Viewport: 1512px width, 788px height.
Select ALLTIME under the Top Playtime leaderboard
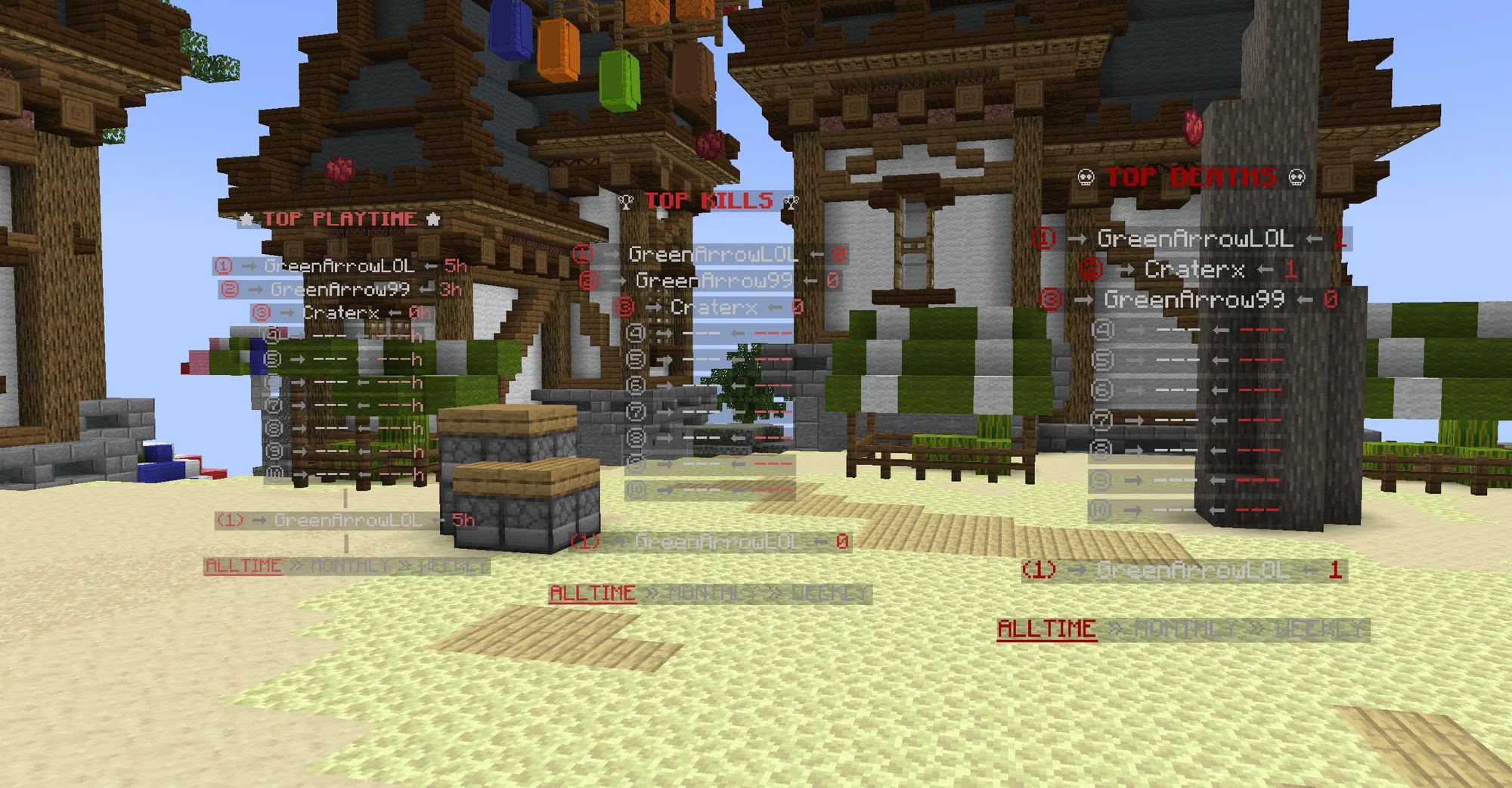(243, 566)
